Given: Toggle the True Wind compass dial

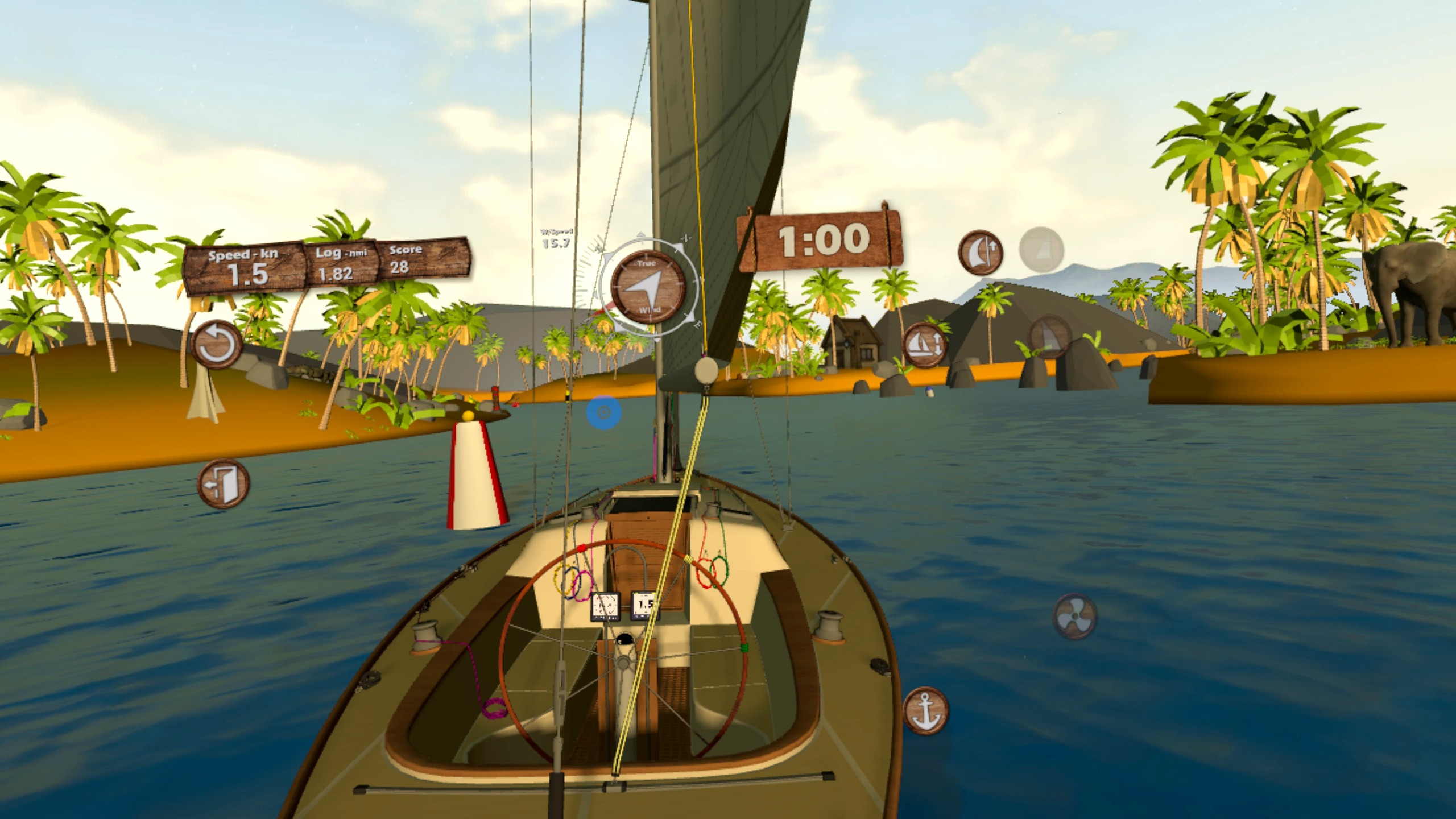Looking at the screenshot, I should click(x=647, y=287).
